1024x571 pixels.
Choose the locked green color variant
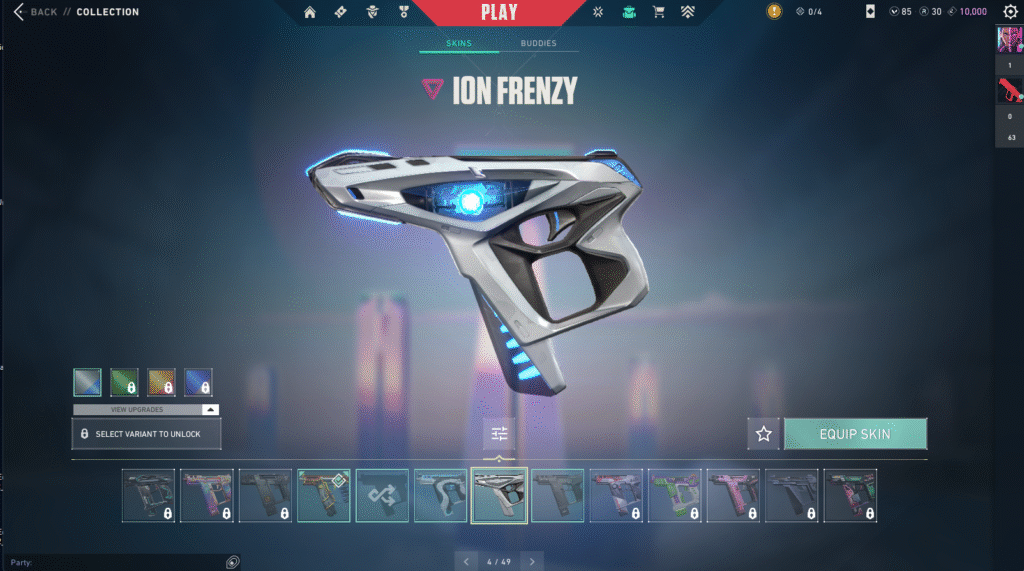124,382
